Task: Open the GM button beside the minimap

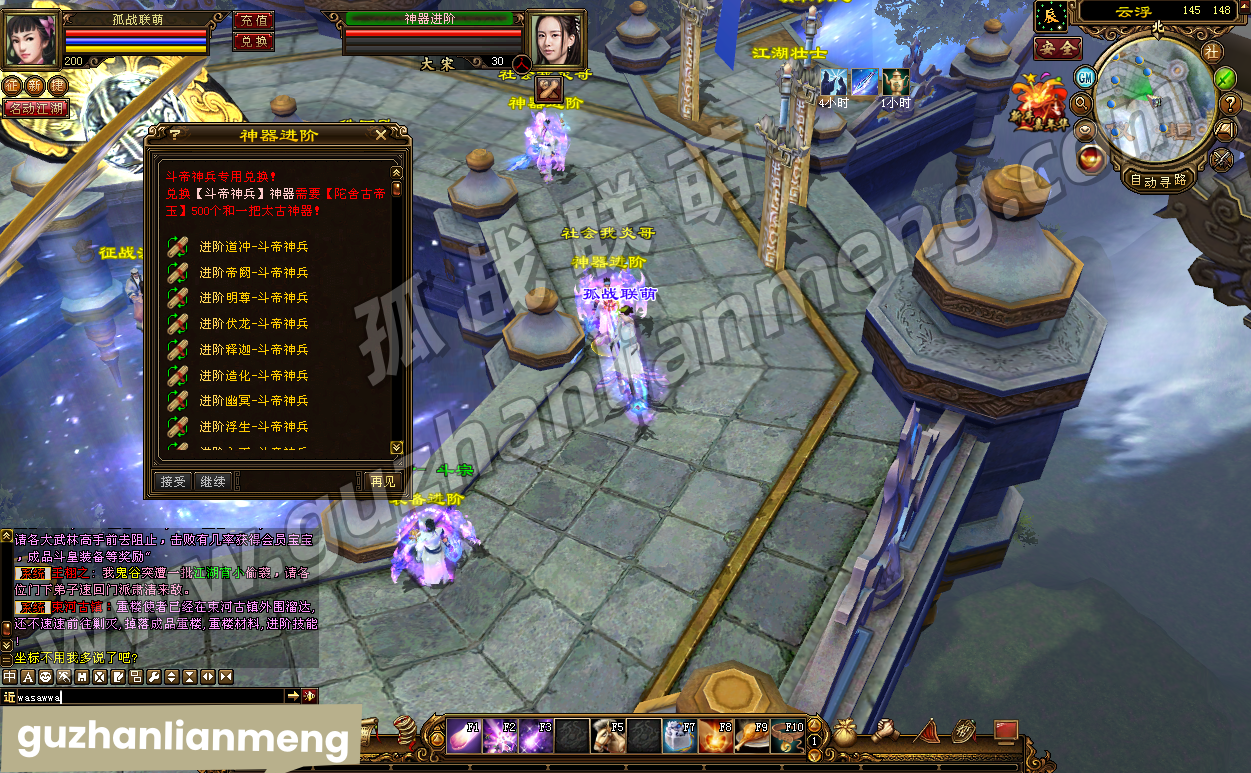Action: [1085, 77]
